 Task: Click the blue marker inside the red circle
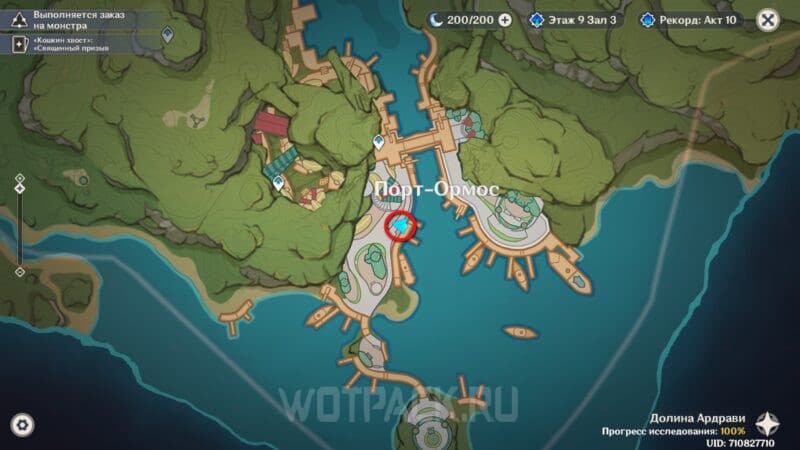pos(401,228)
